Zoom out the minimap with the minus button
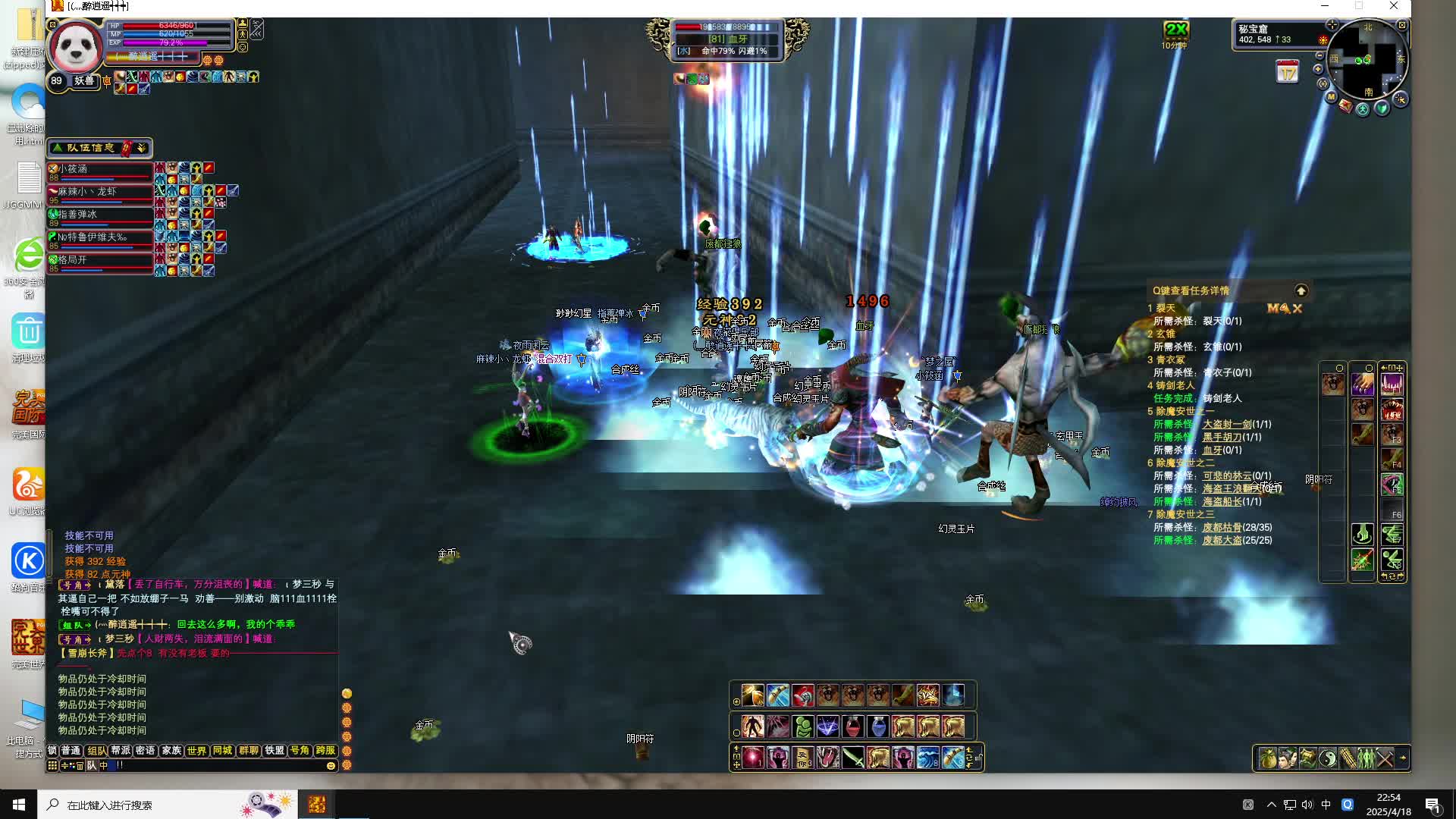Viewport: 1456px width, 819px height. point(1319,56)
